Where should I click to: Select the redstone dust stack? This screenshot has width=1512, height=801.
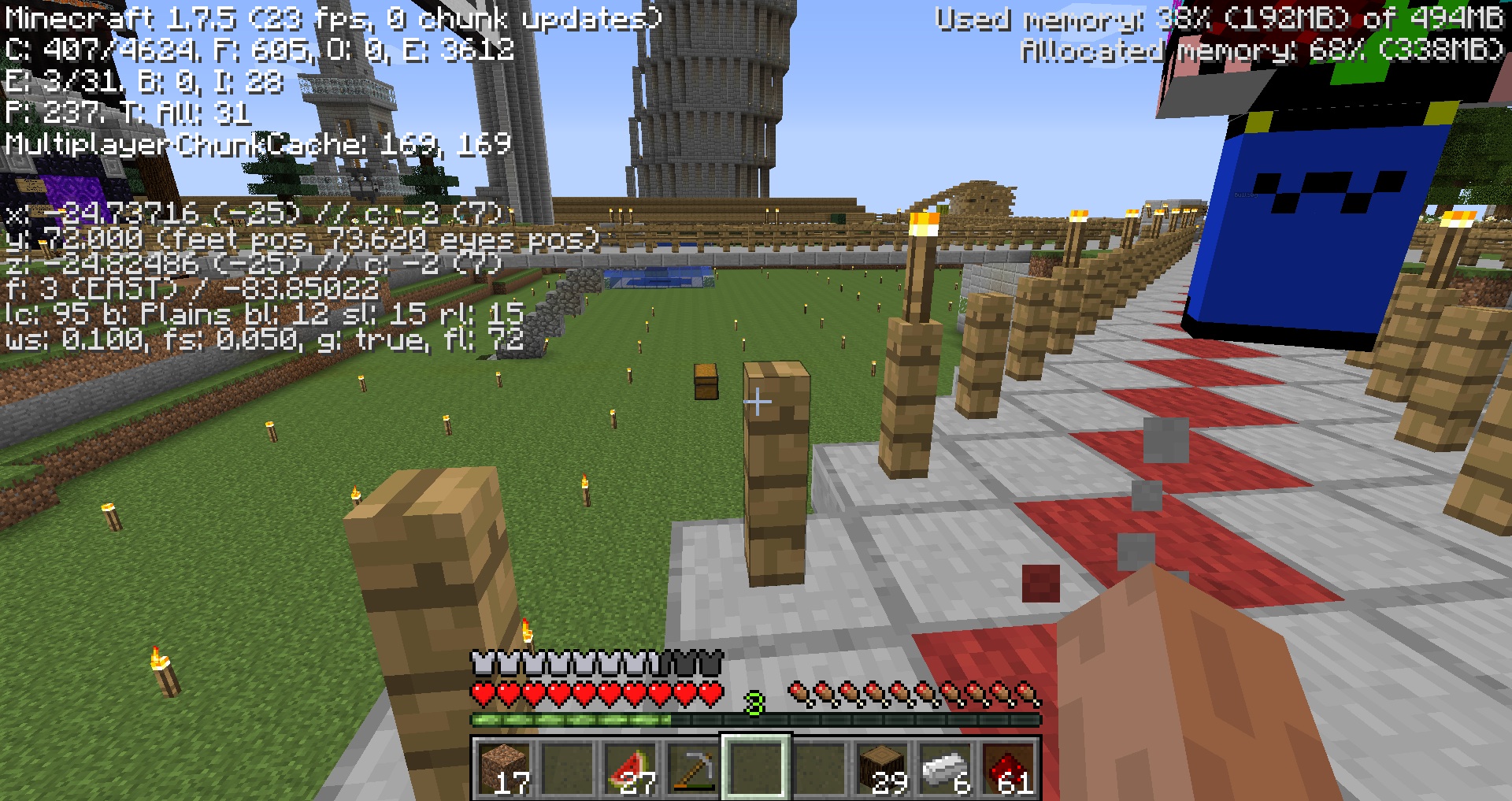pos(1008,768)
